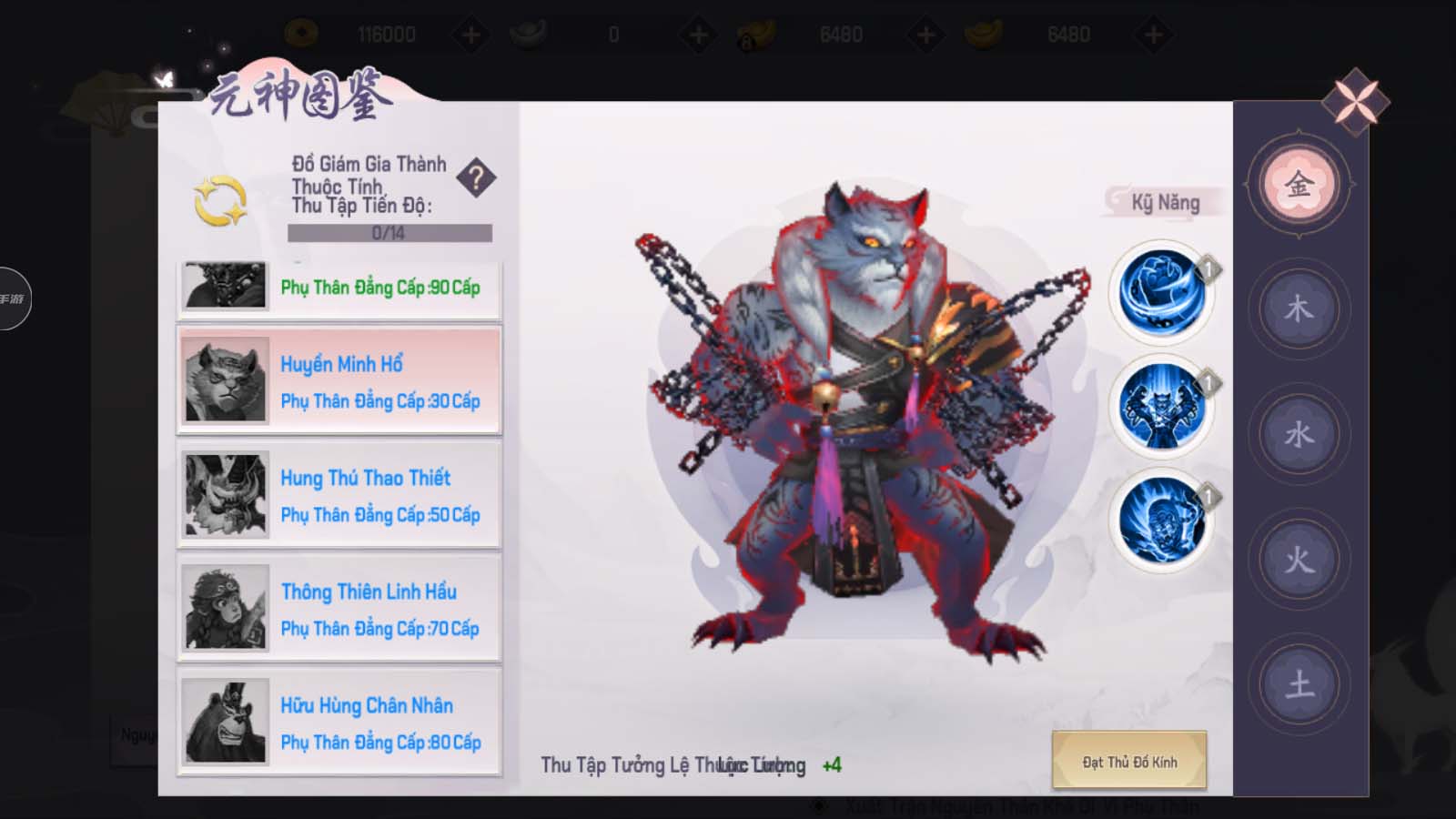The width and height of the screenshot is (1456, 819).
Task: View the swirling blue claw skill
Action: coord(1162,293)
